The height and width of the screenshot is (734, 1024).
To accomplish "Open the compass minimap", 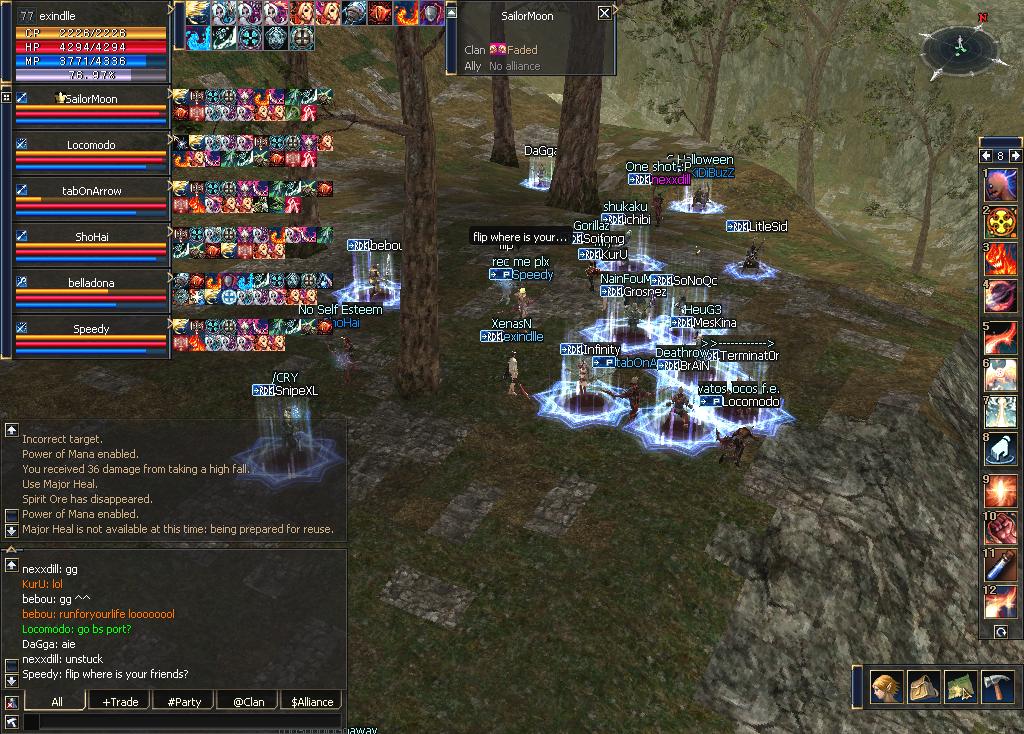I will [958, 46].
